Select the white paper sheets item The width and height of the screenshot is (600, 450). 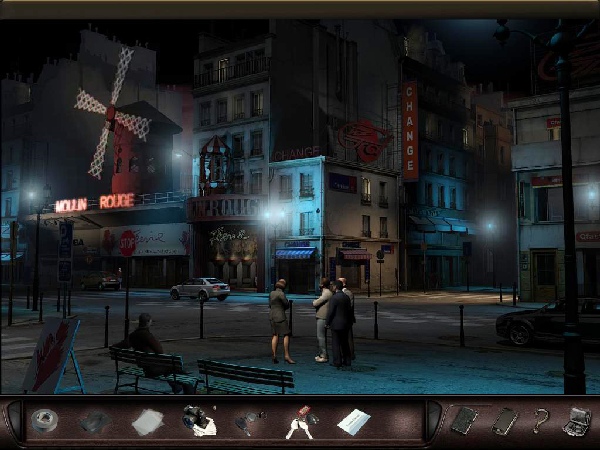point(147,422)
